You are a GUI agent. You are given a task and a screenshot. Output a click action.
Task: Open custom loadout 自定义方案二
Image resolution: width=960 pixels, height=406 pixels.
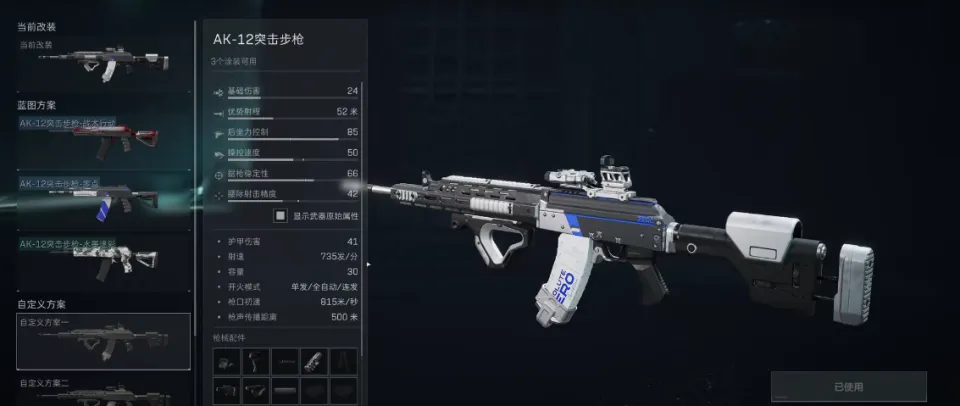103,391
